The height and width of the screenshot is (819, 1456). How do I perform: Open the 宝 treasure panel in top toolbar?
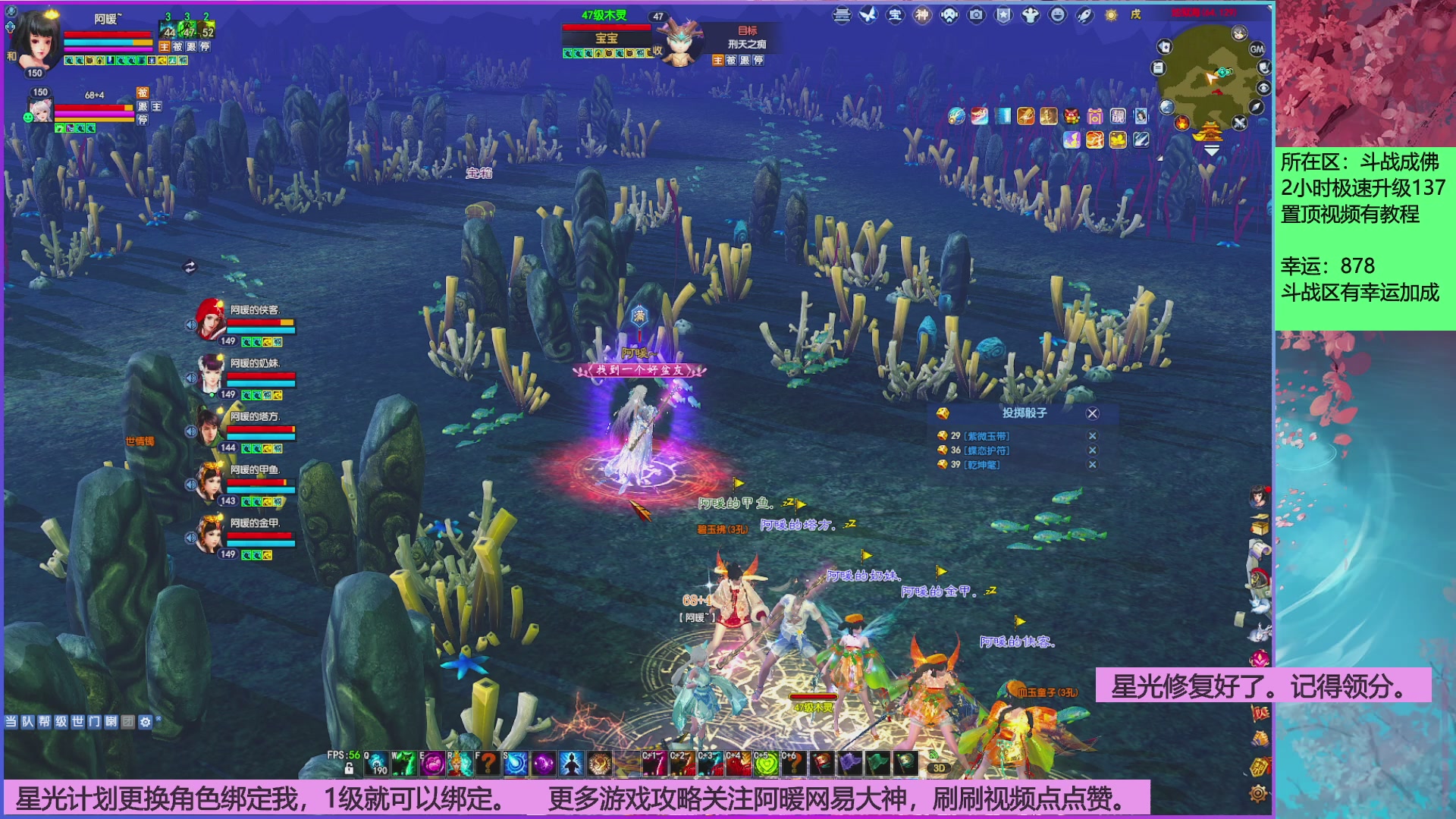[x=896, y=17]
